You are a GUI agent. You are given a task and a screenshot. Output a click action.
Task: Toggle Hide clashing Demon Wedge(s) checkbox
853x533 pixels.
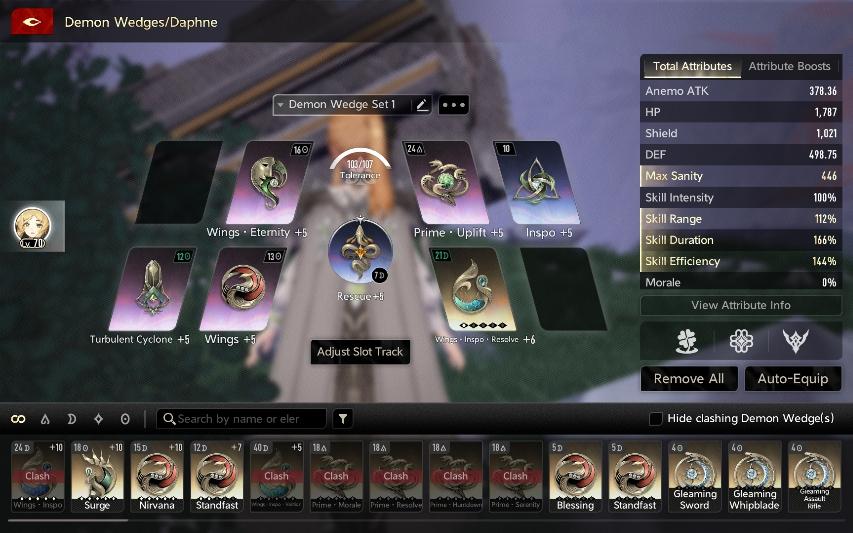(x=656, y=418)
